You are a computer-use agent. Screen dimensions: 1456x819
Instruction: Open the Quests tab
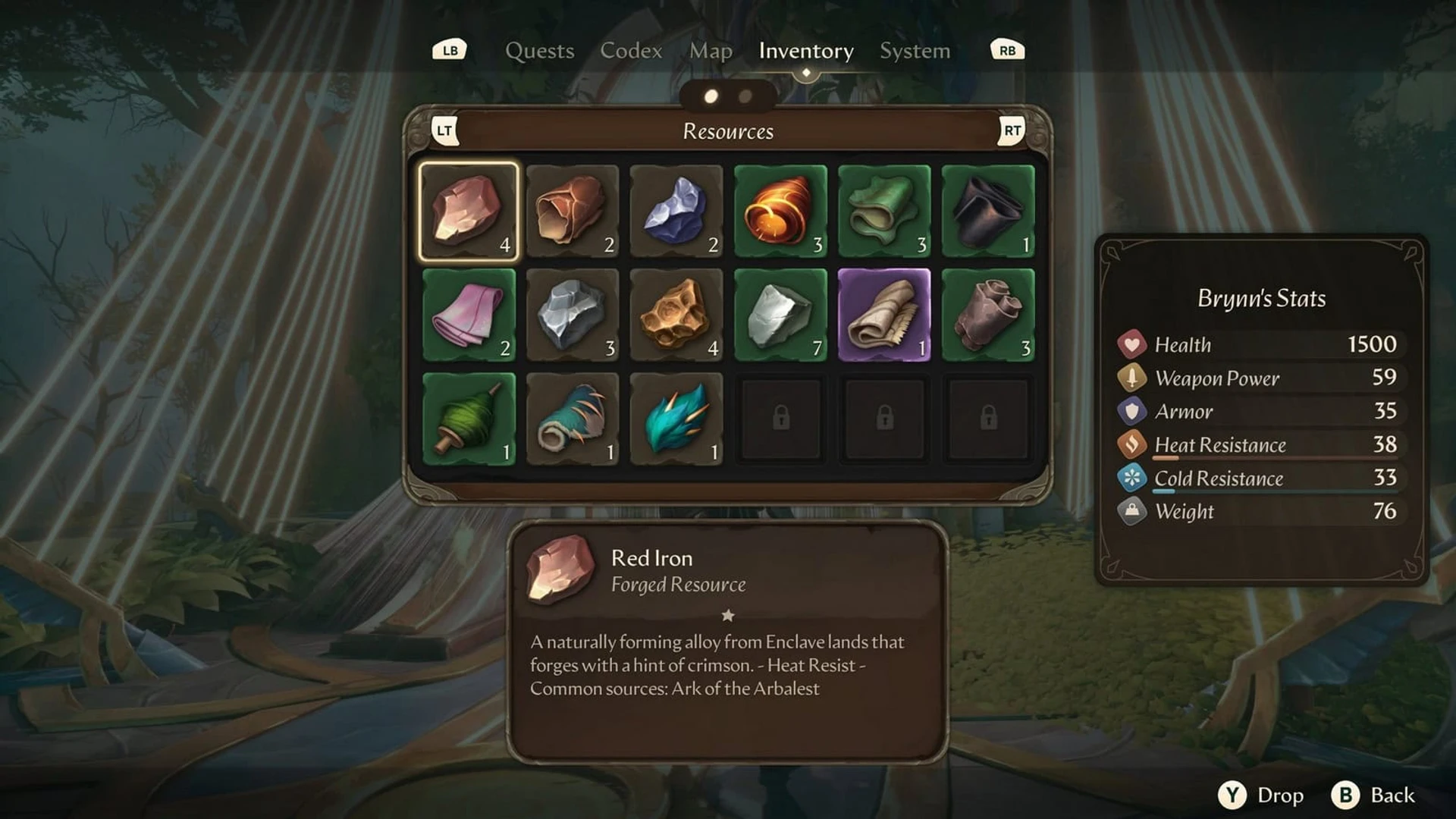coord(539,51)
